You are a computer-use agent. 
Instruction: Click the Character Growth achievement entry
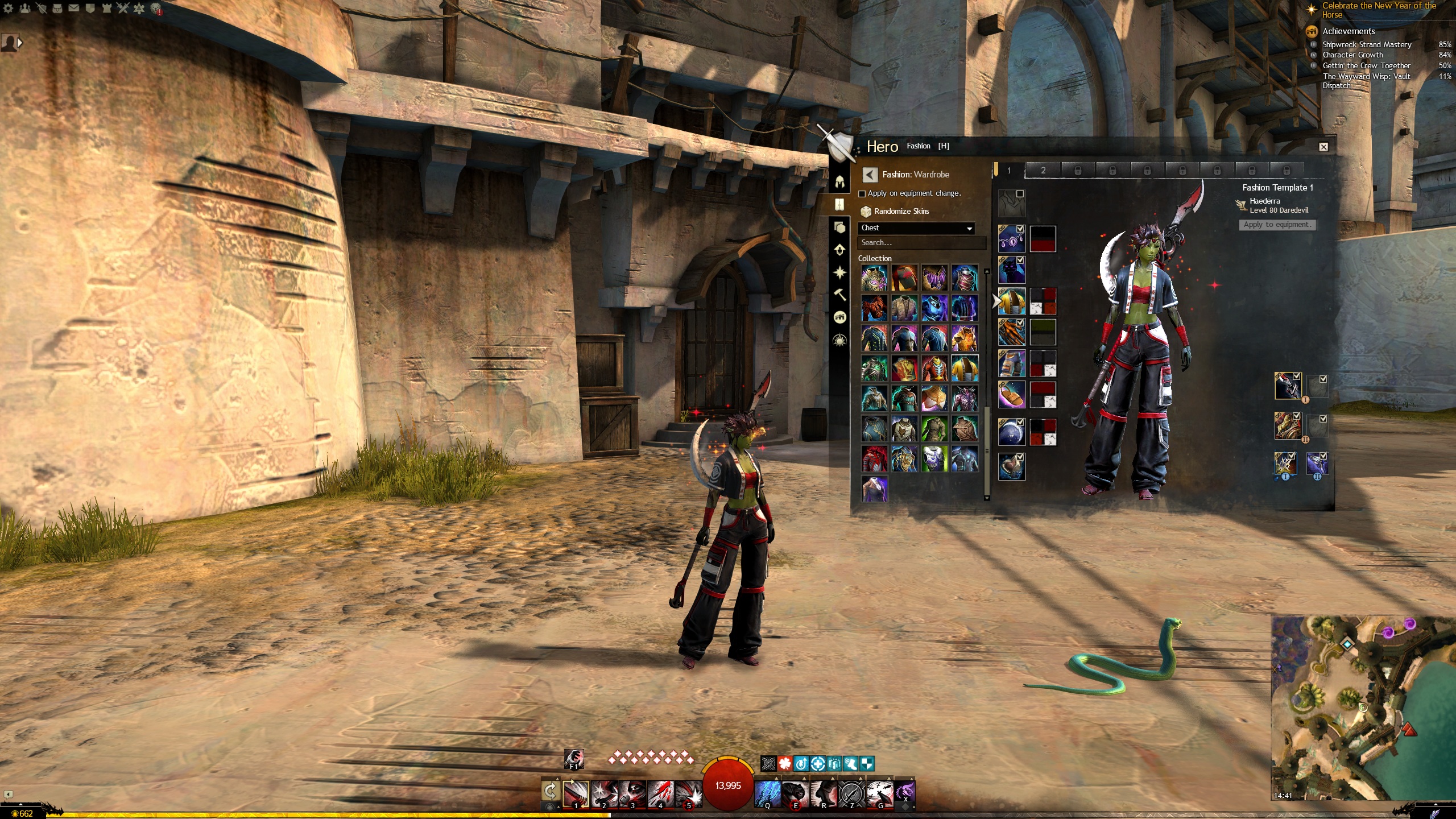point(1352,55)
